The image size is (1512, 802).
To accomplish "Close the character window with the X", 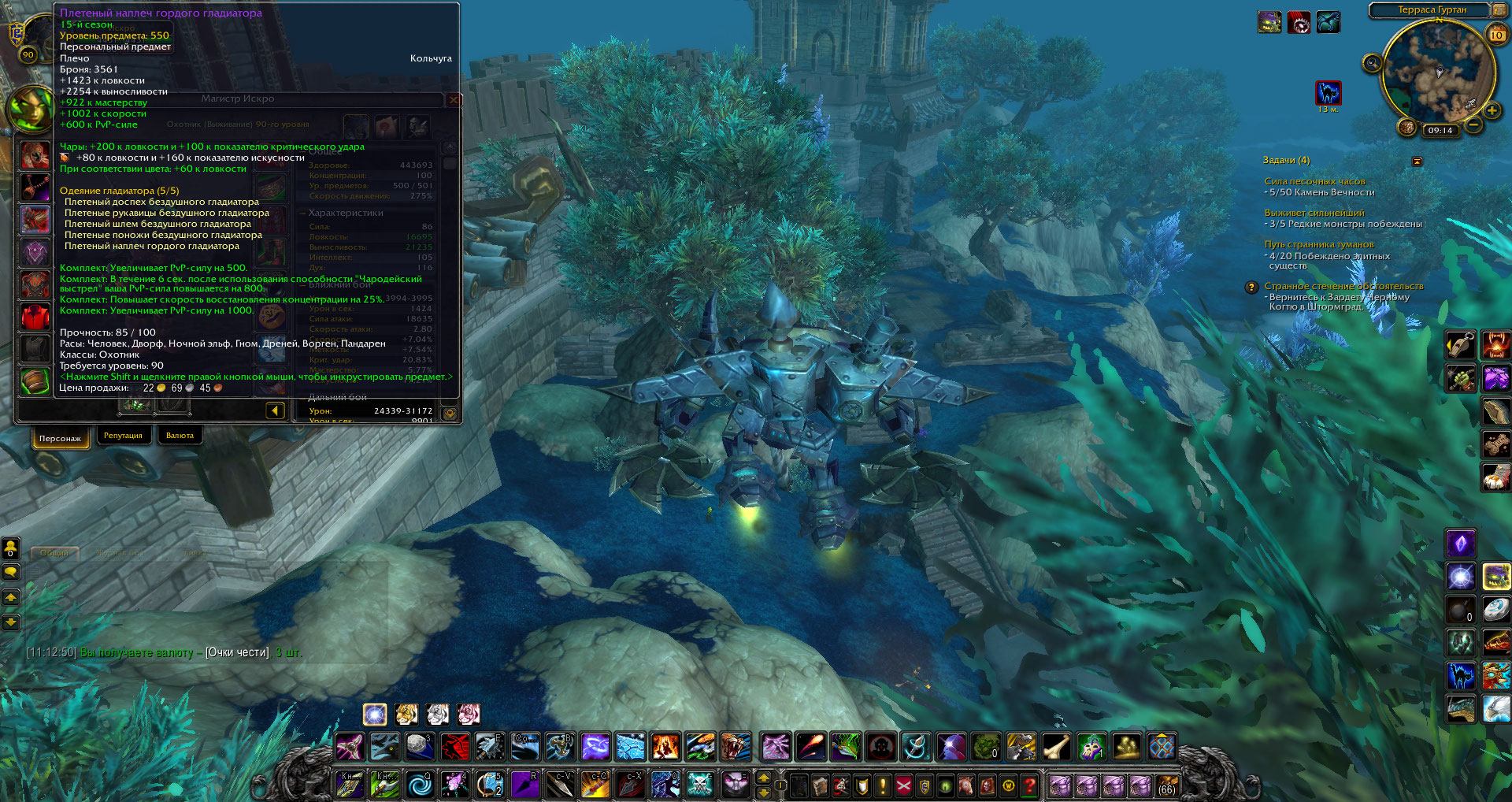I will pos(453,100).
